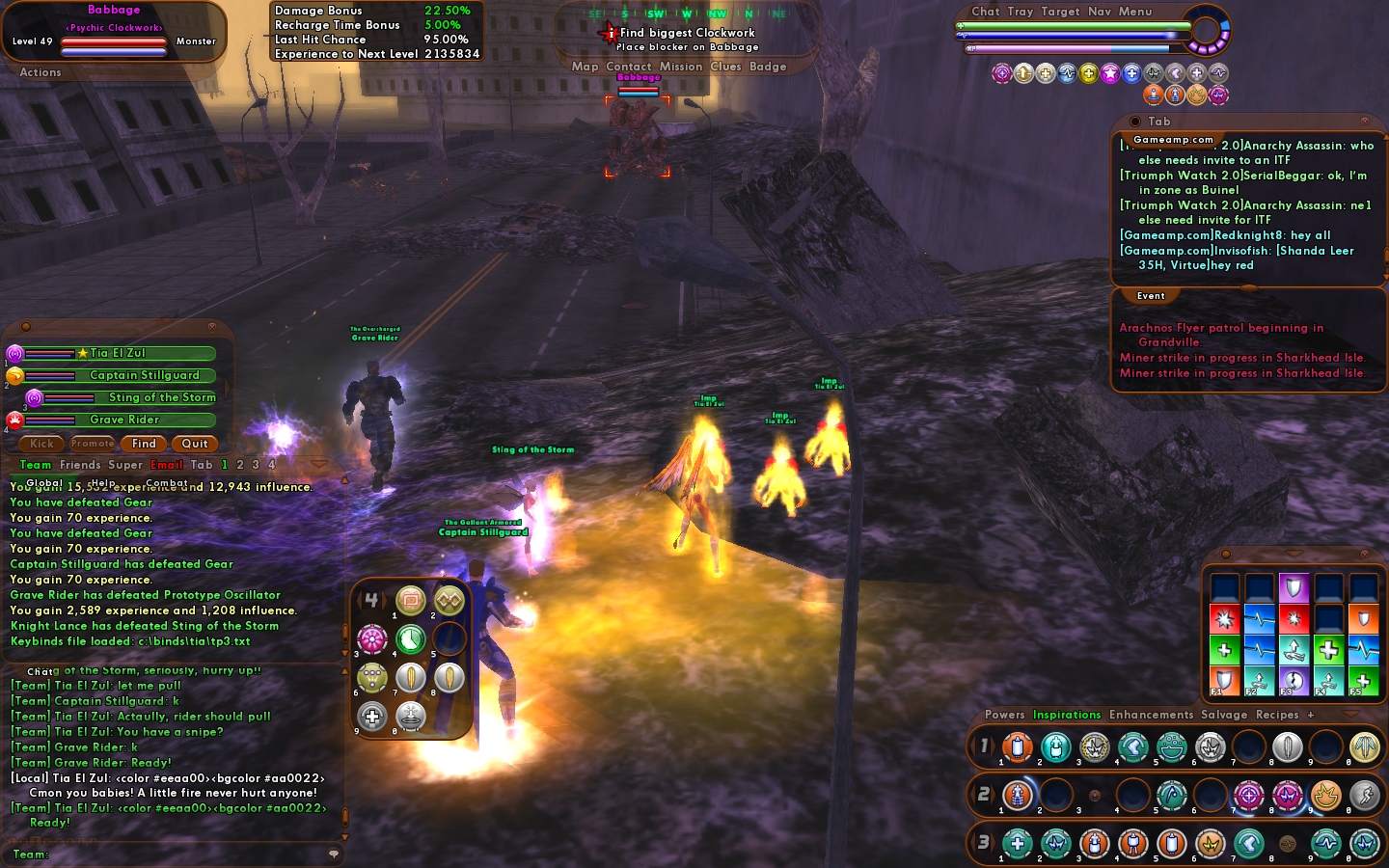Quit the team
This screenshot has height=868, width=1389.
click(195, 444)
